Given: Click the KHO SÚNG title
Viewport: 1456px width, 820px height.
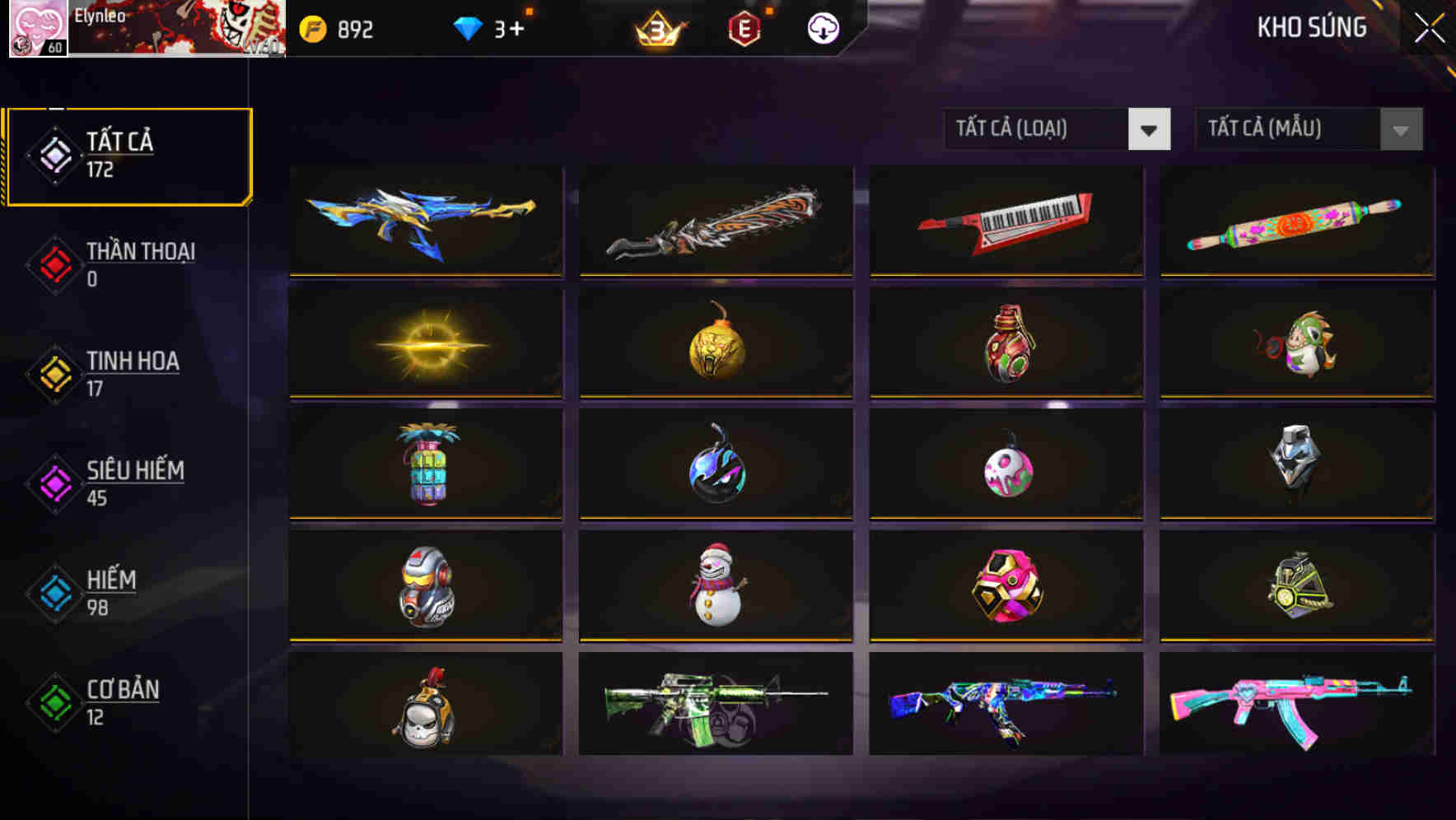Looking at the screenshot, I should tap(1312, 27).
